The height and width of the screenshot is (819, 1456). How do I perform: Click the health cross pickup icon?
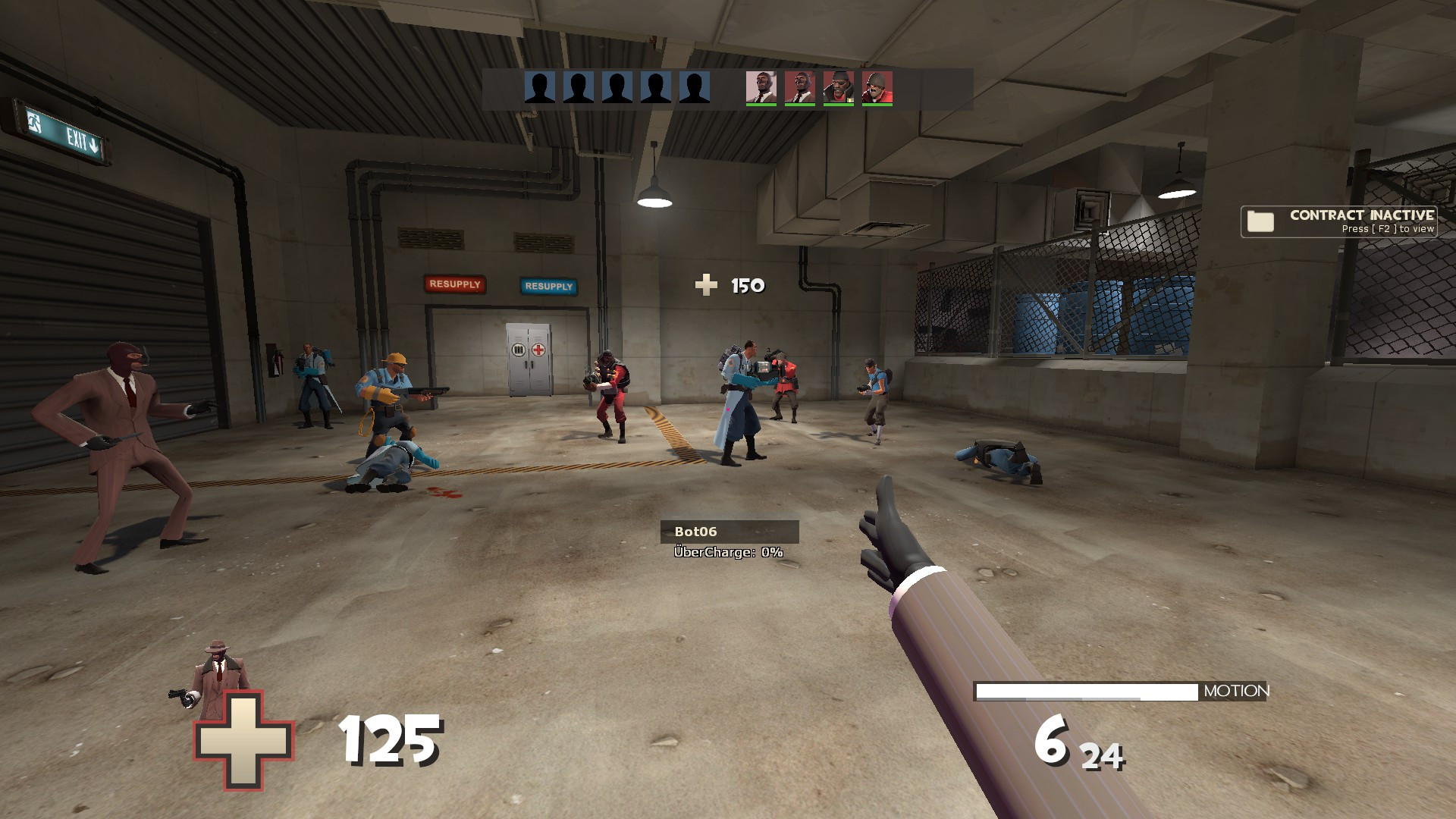[x=706, y=284]
